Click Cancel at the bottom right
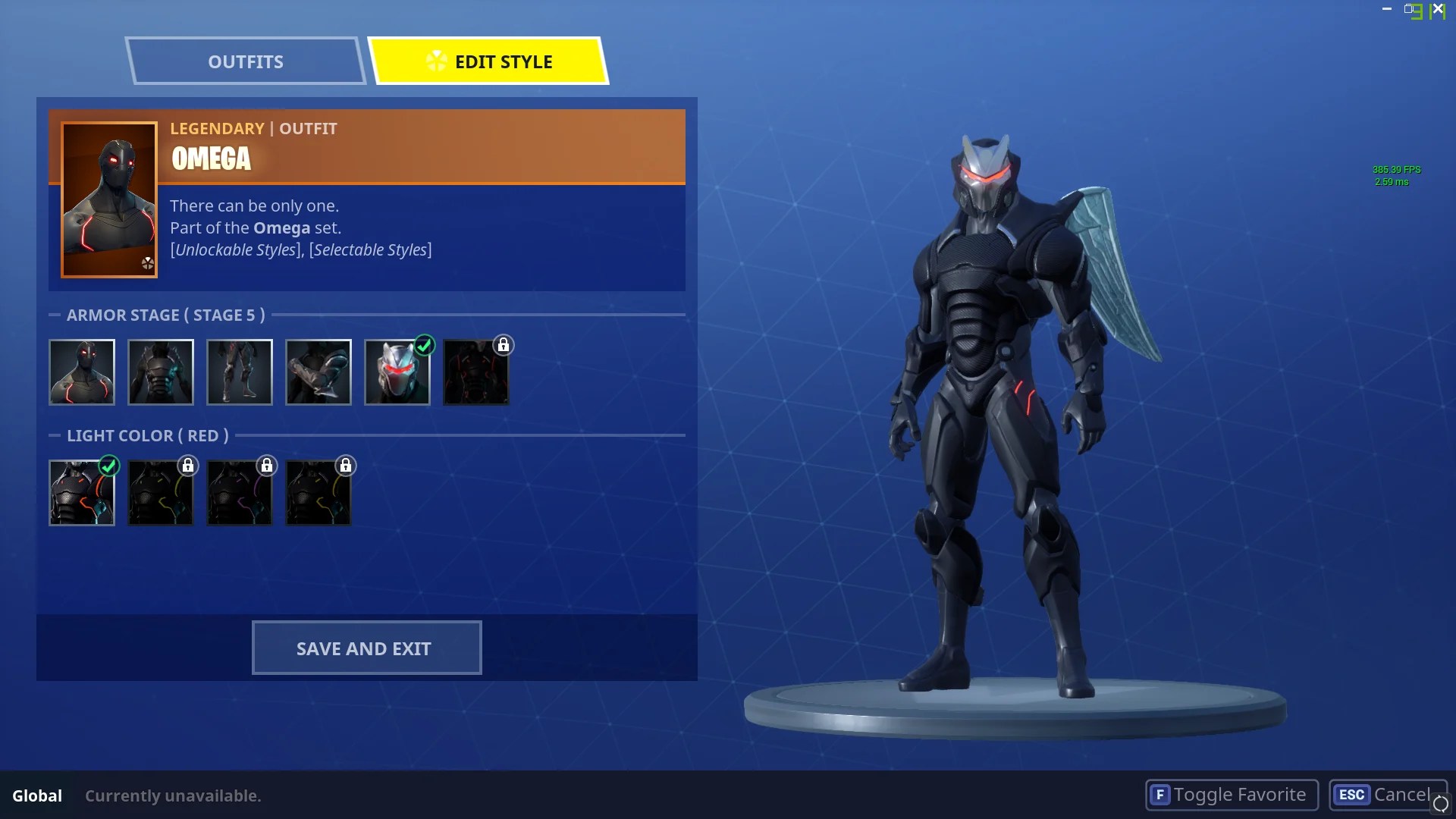 pos(1388,795)
